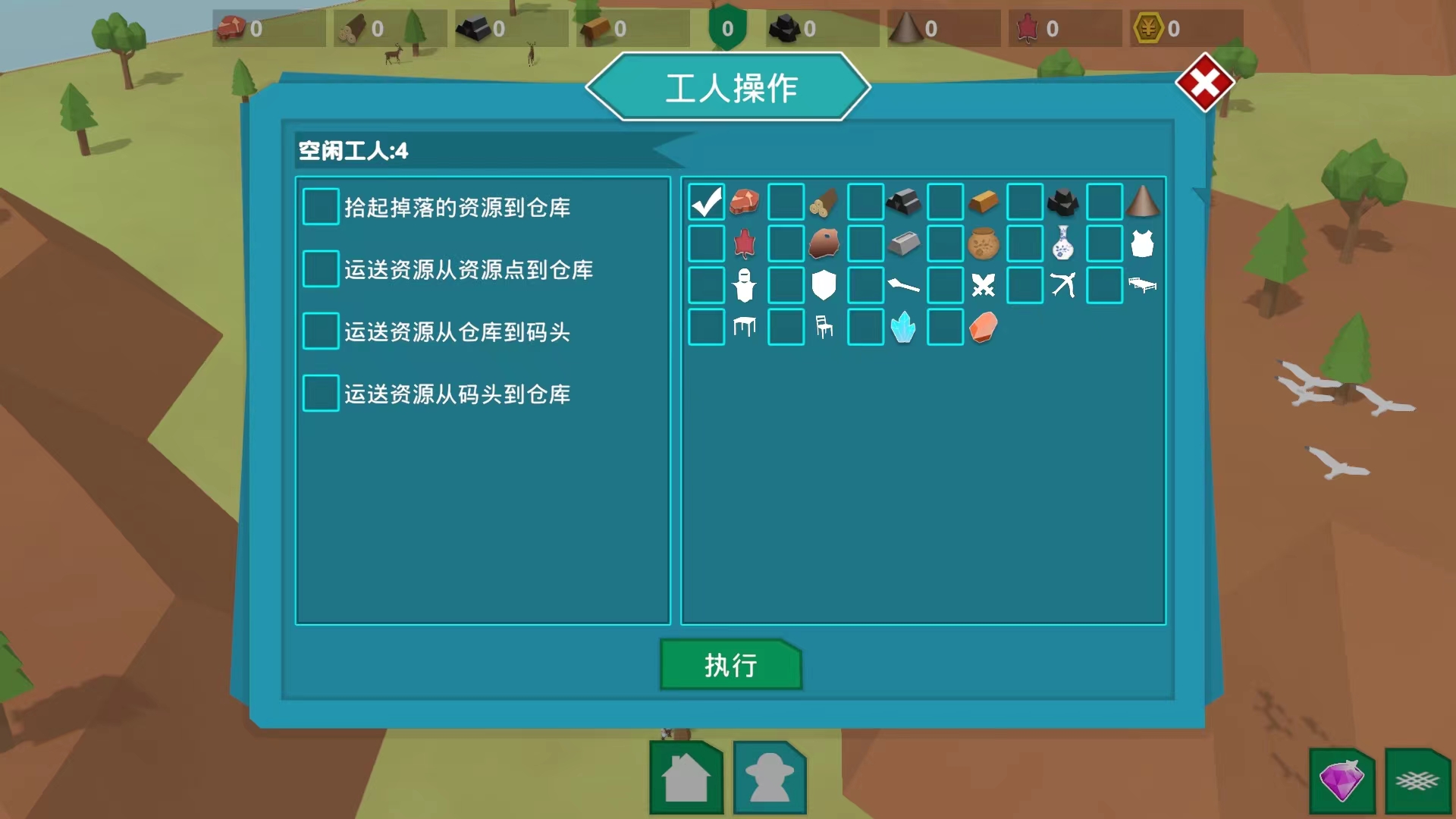Image resolution: width=1456 pixels, height=819 pixels.
Task: Enable 拾起掉落的资源到仓库 option
Action: [x=320, y=206]
